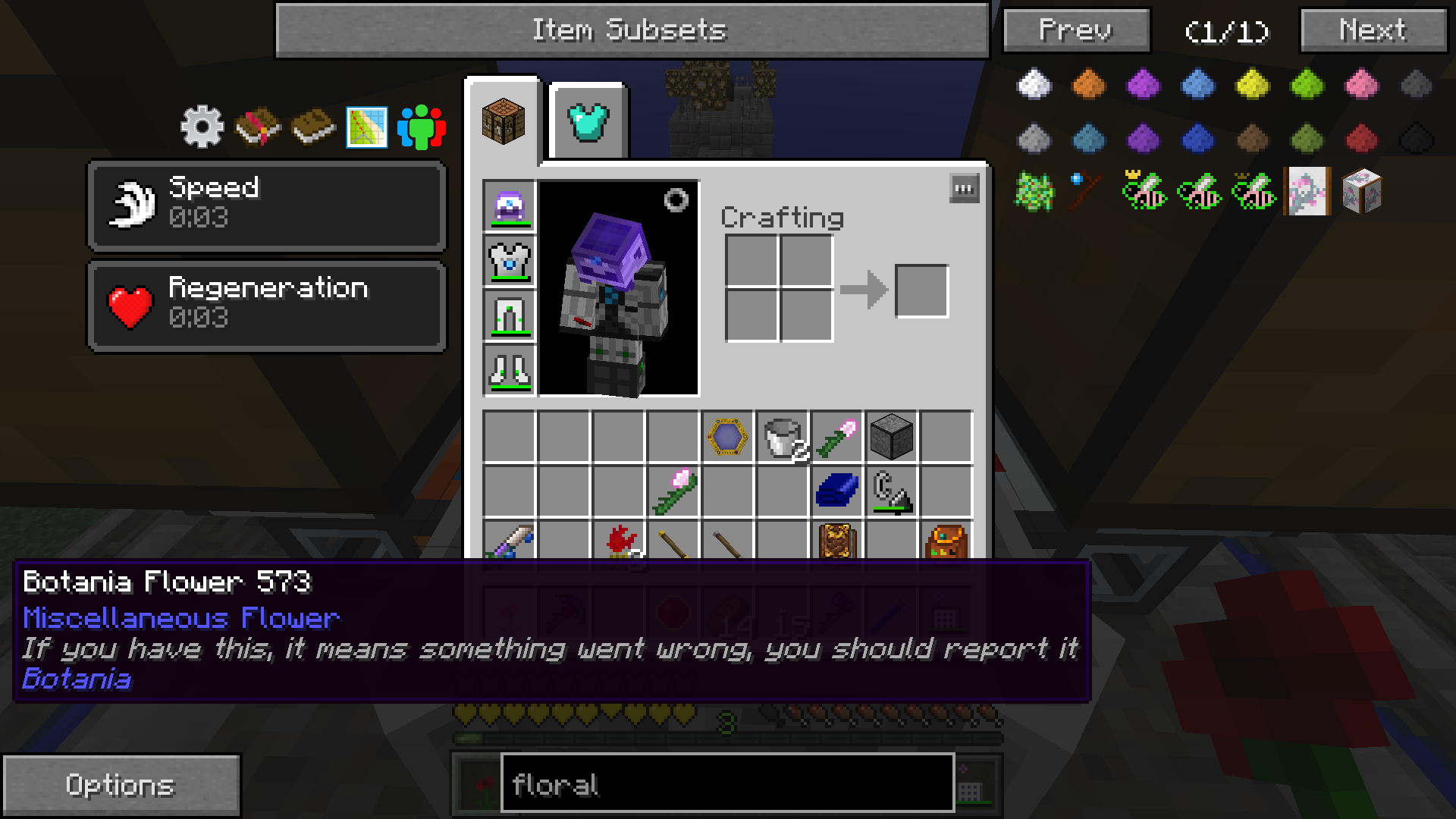Click the gear settings icon
Image resolution: width=1456 pixels, height=819 pixels.
coord(202,127)
